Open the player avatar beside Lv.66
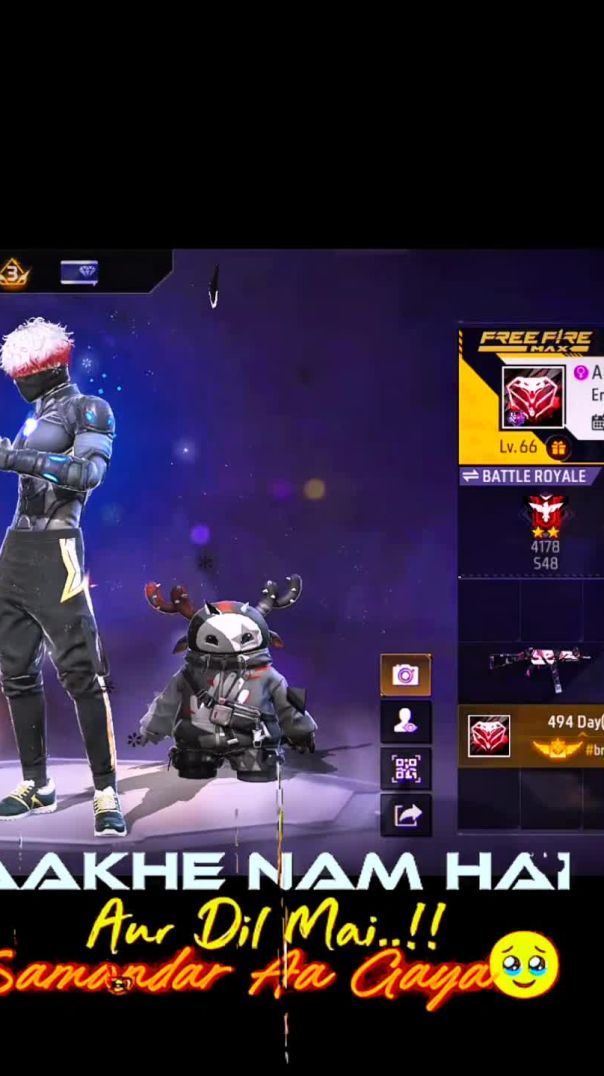The width and height of the screenshot is (604, 1076). pyautogui.click(x=532, y=397)
